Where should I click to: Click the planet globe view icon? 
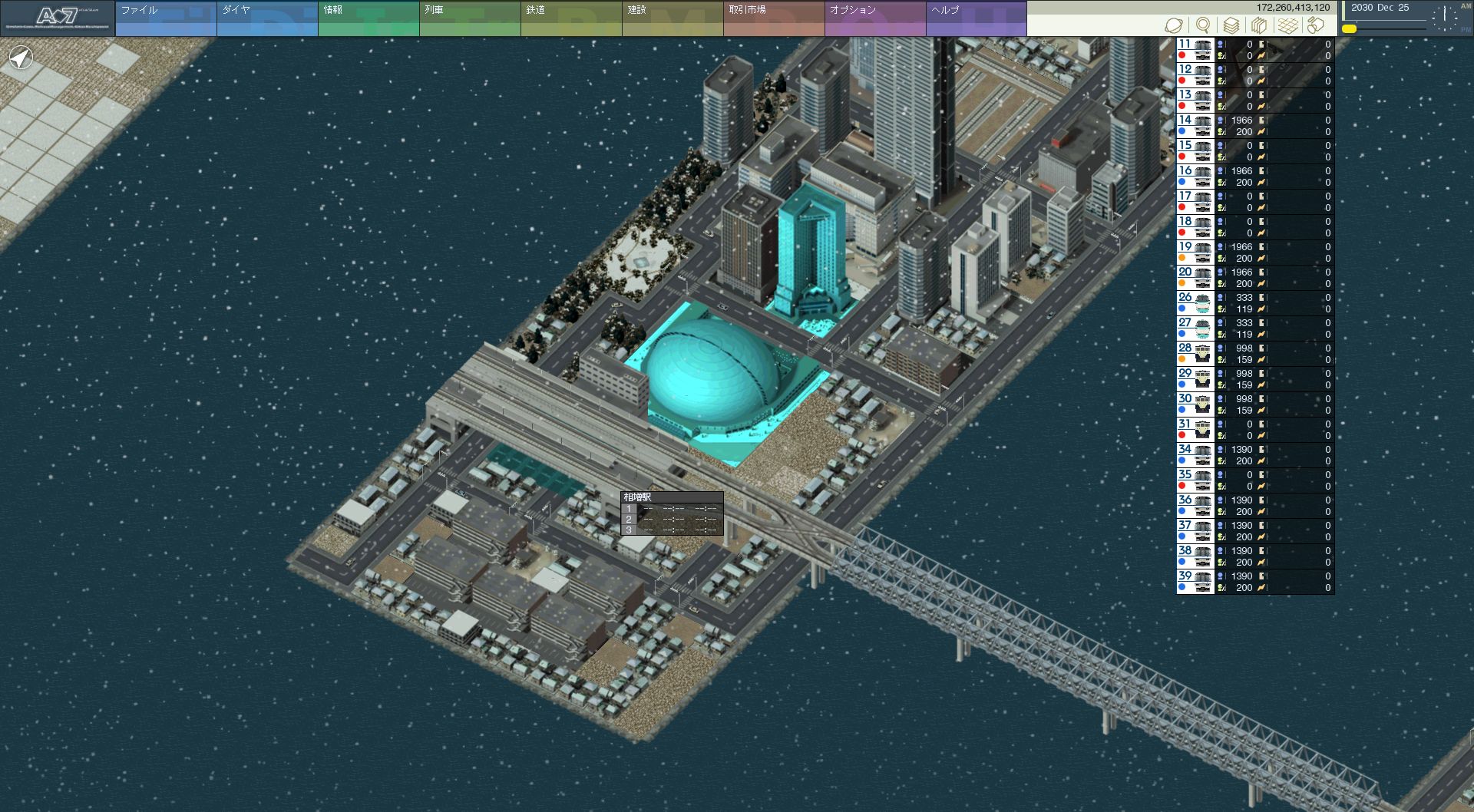[x=1174, y=25]
